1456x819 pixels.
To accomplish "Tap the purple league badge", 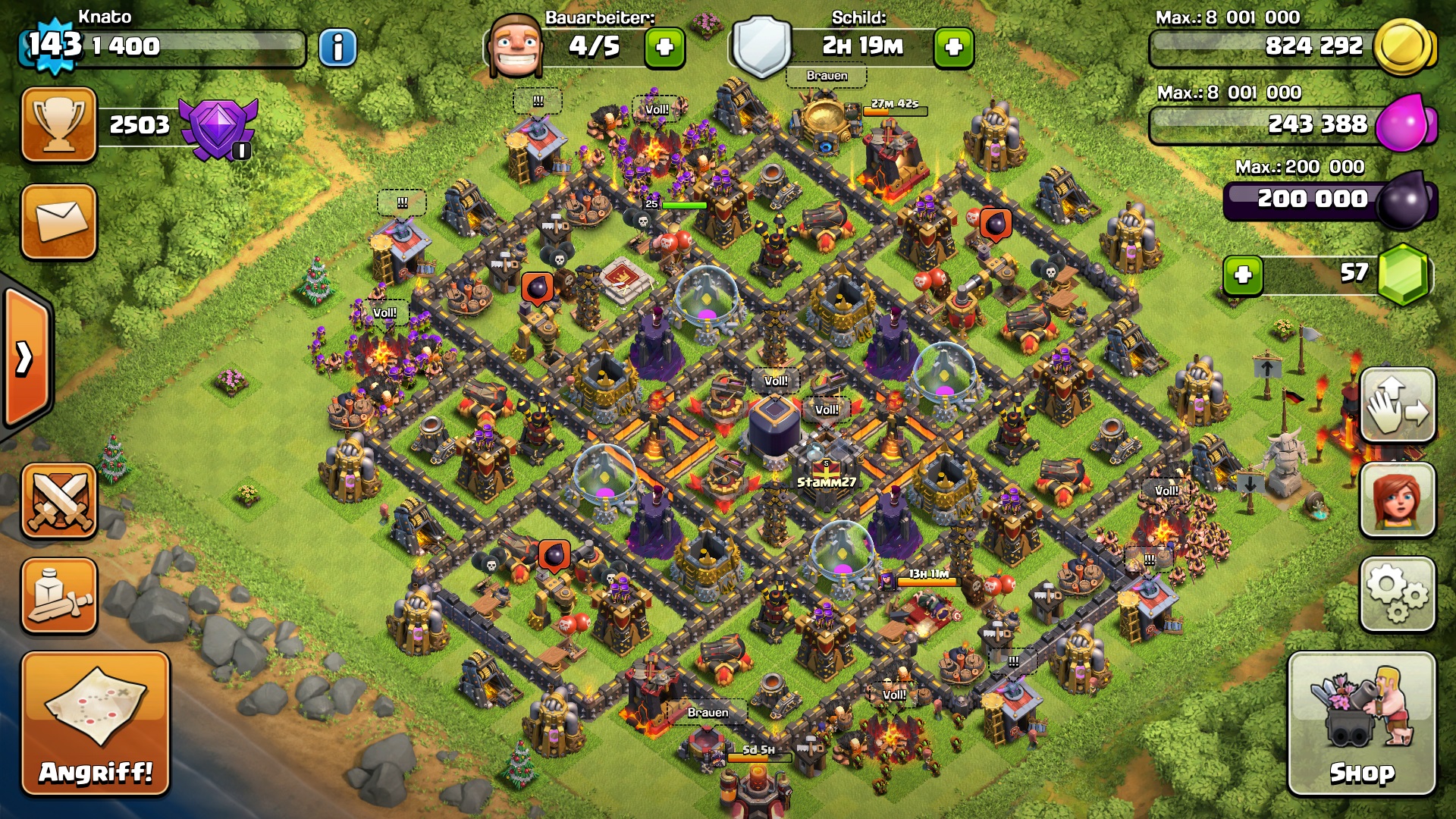I will [x=218, y=127].
